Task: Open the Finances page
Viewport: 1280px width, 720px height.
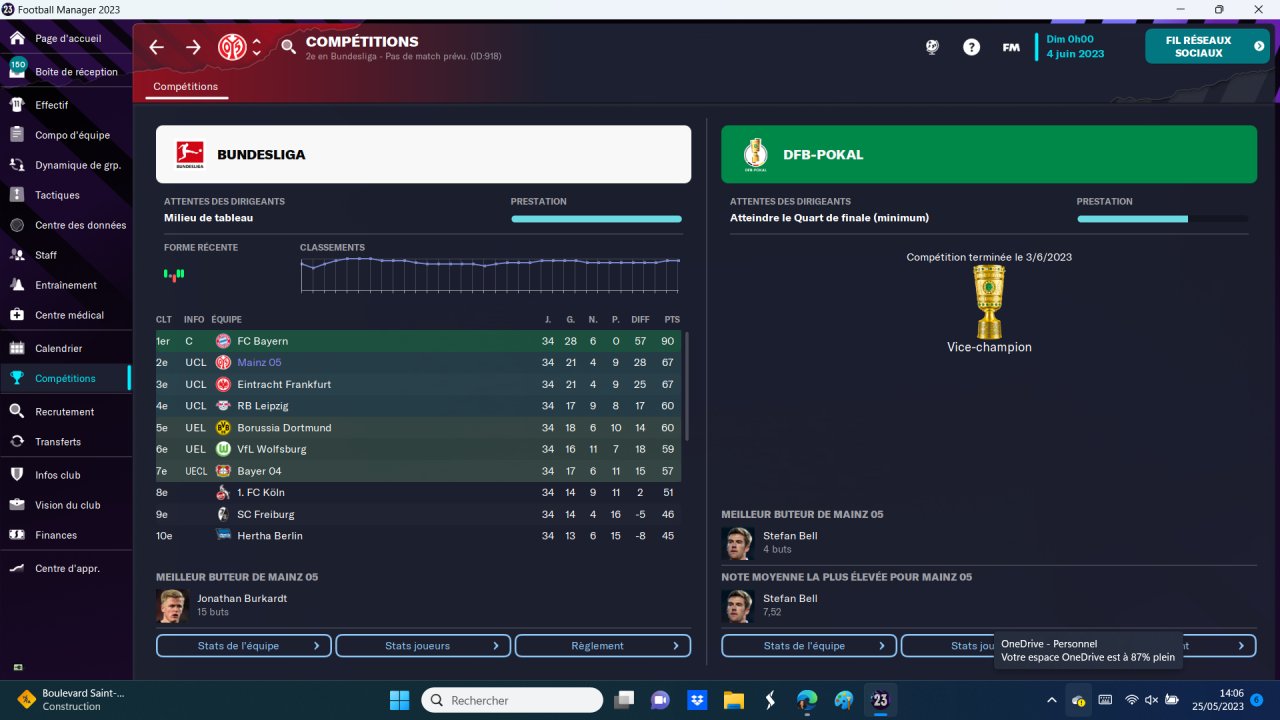Action: pos(56,535)
